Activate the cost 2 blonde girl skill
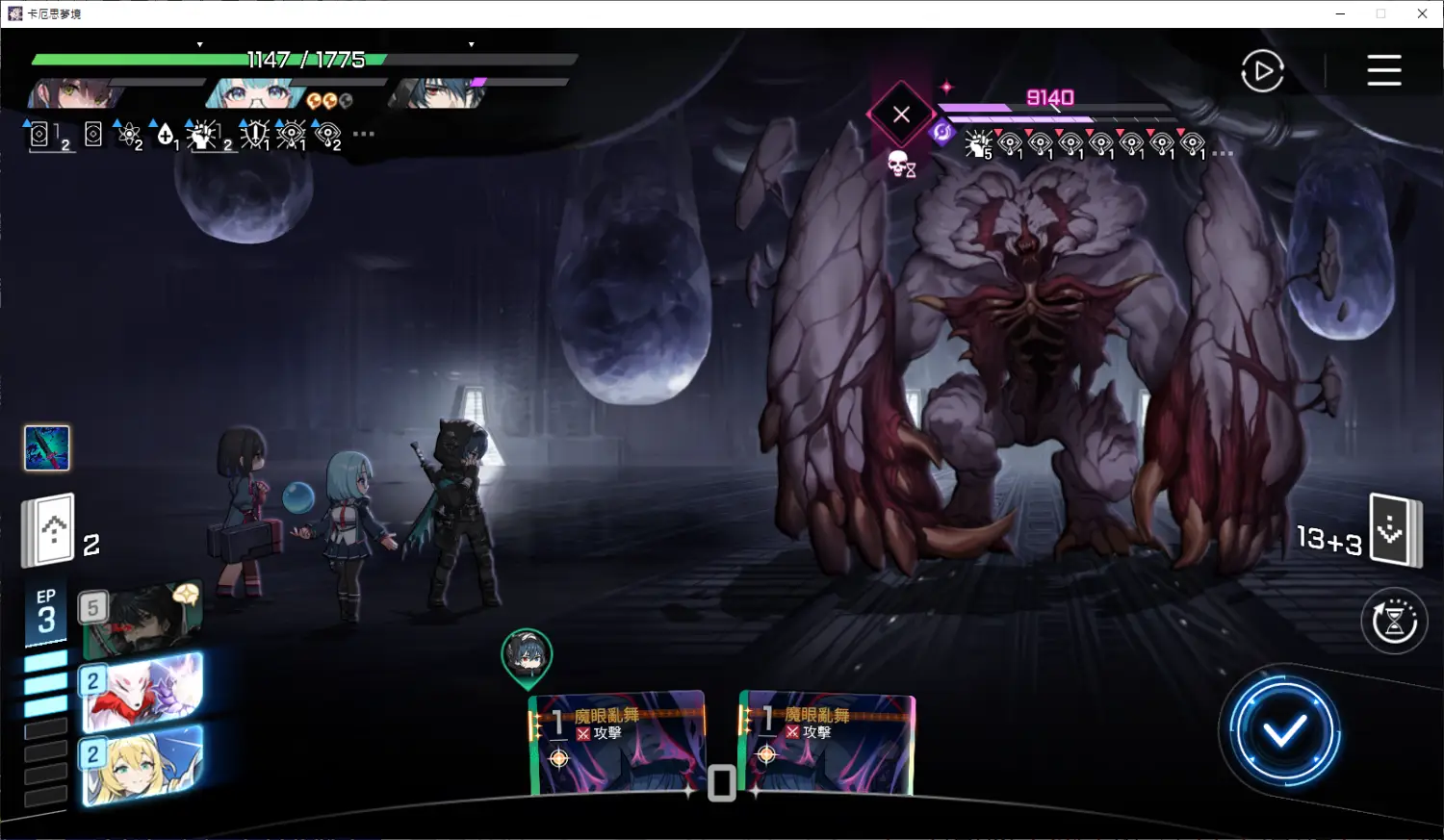The height and width of the screenshot is (840, 1444). click(144, 765)
